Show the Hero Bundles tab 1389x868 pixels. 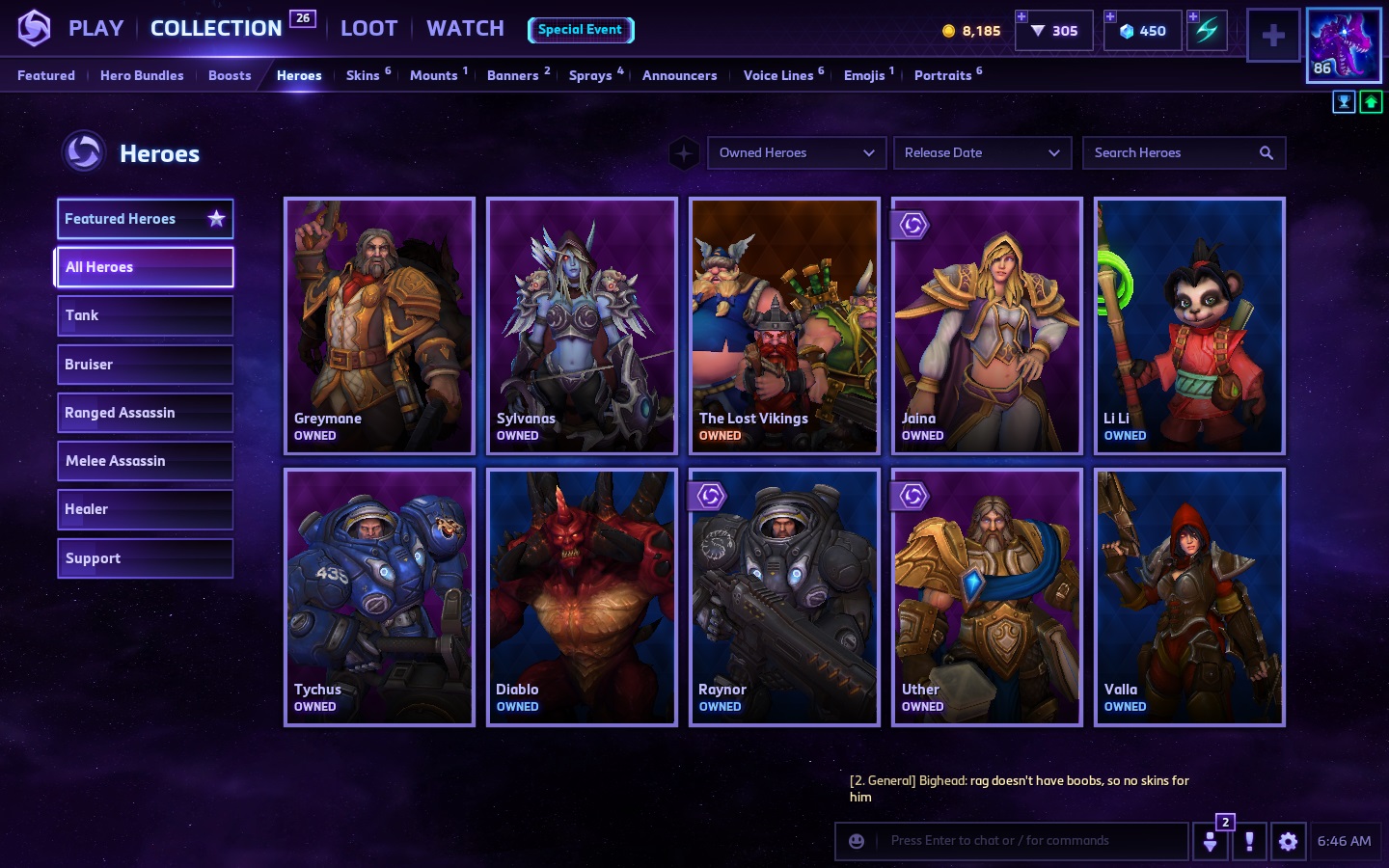(x=142, y=75)
